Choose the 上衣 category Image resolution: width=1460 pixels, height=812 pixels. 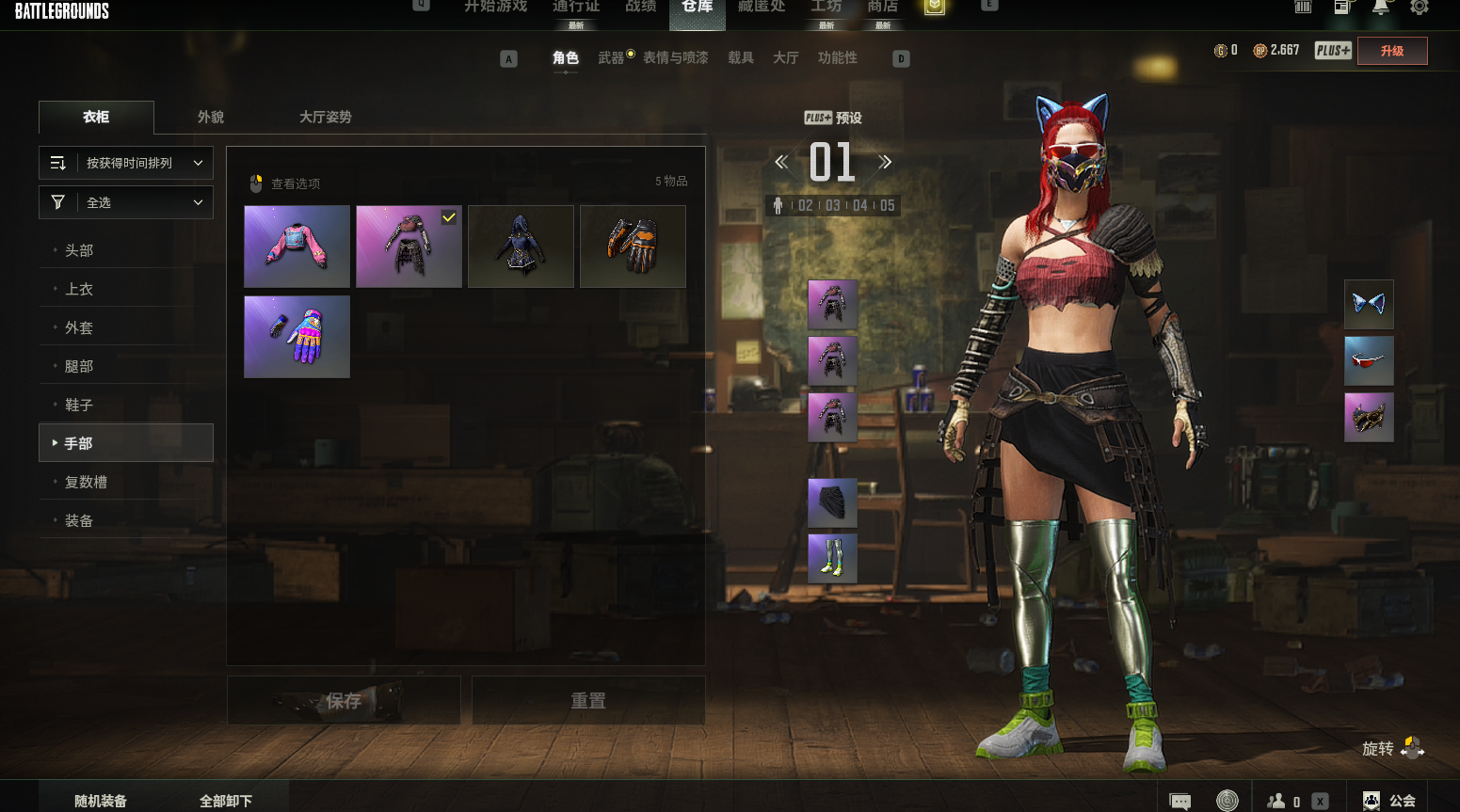point(79,289)
